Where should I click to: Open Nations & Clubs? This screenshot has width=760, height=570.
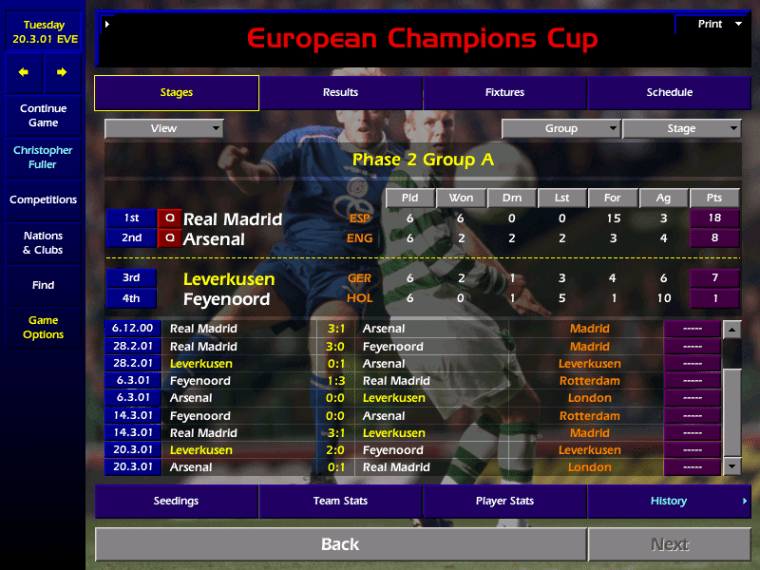tap(43, 243)
